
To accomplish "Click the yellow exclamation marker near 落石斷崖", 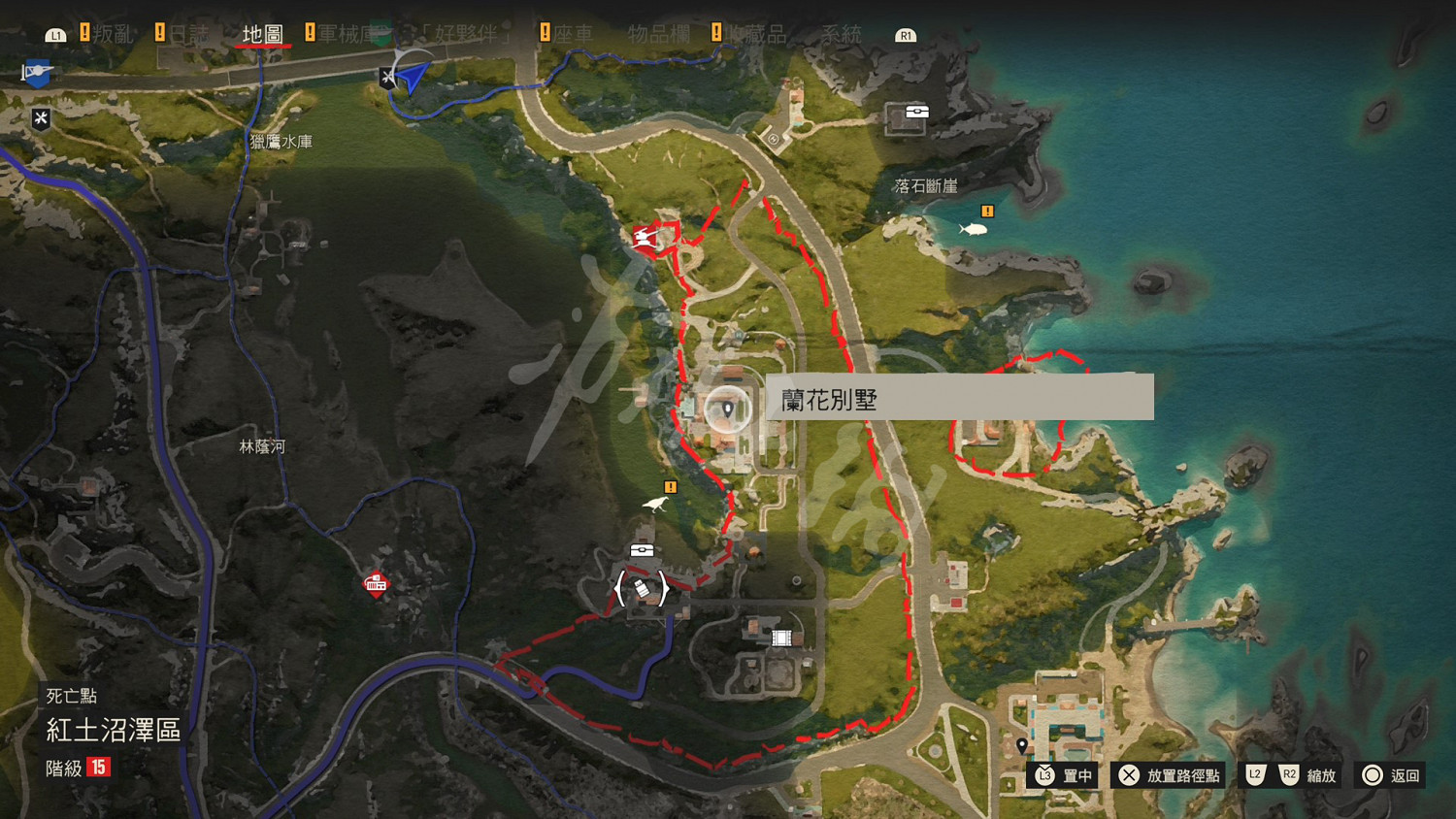I will [x=987, y=211].
